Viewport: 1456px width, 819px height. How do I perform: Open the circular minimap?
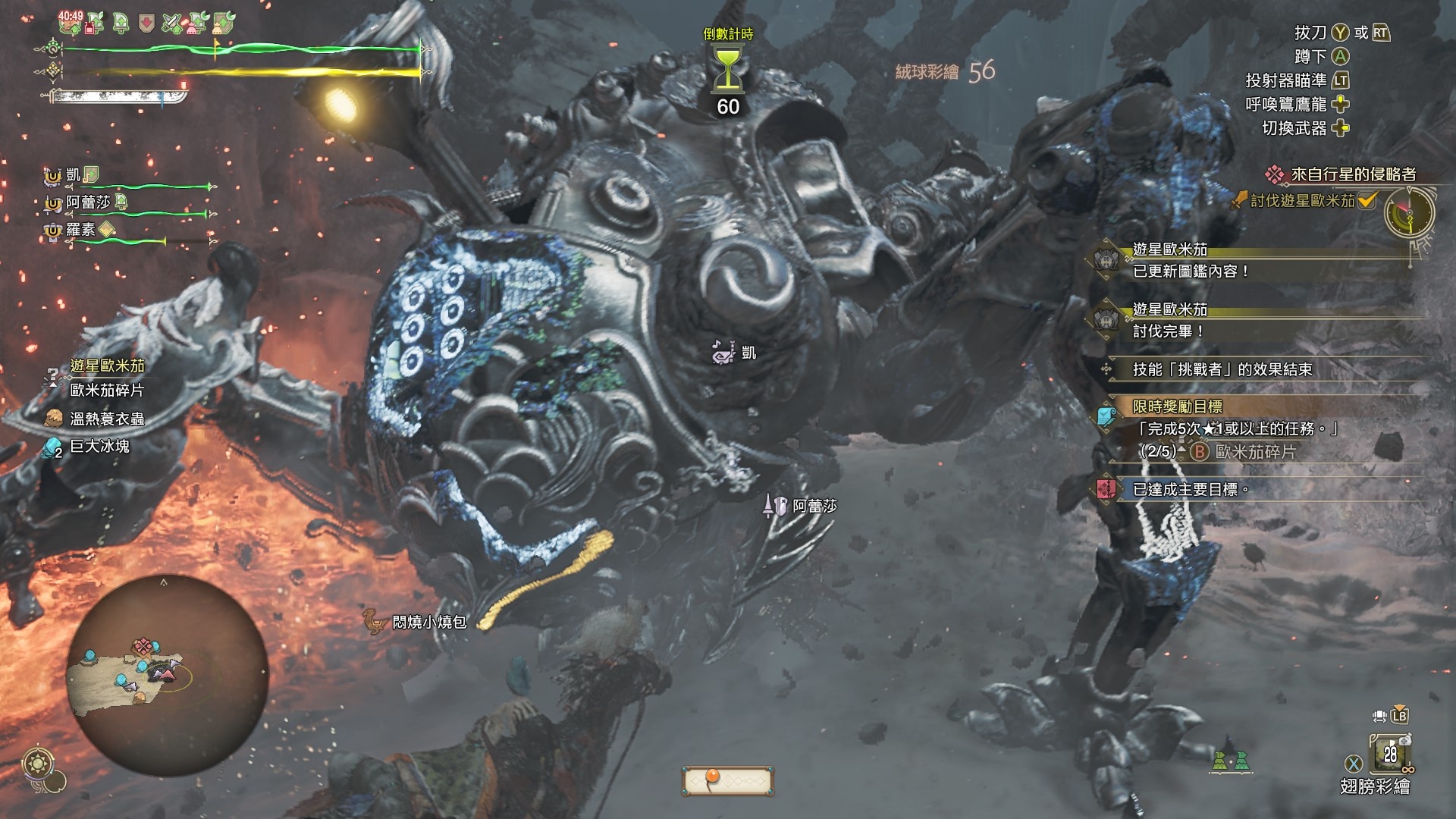[168, 675]
